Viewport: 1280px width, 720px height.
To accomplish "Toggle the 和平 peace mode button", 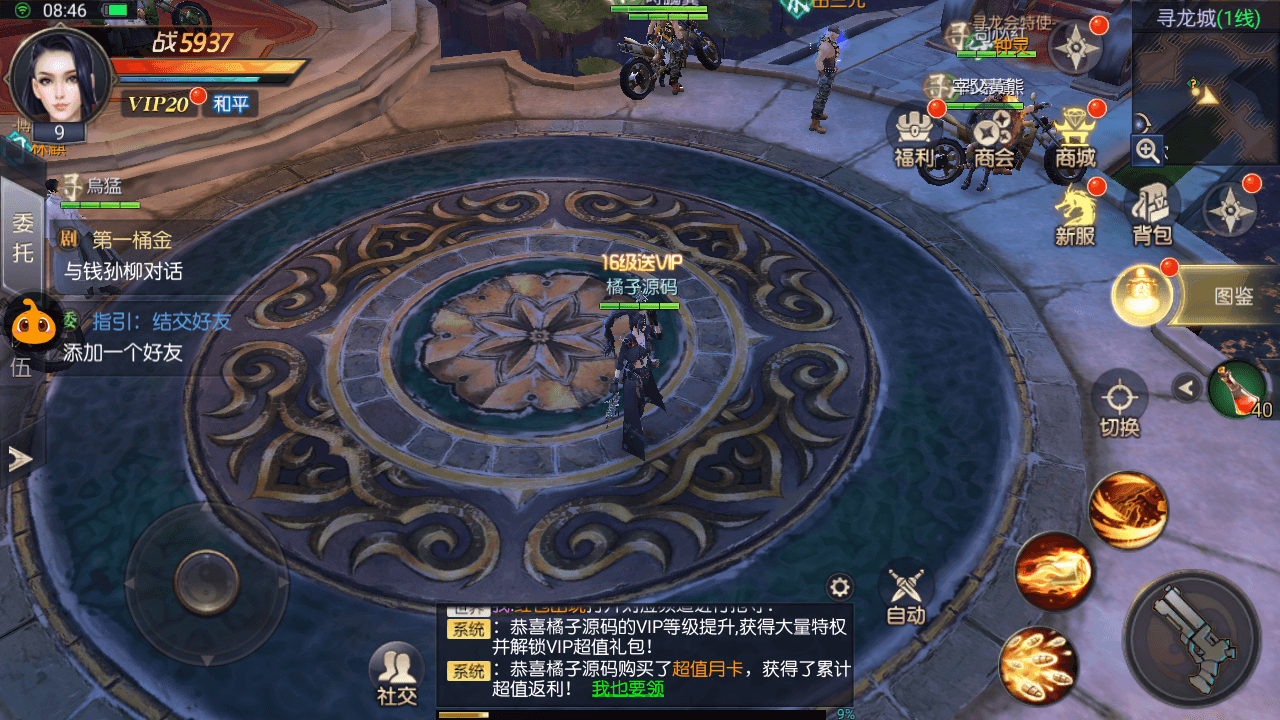I will click(231, 103).
